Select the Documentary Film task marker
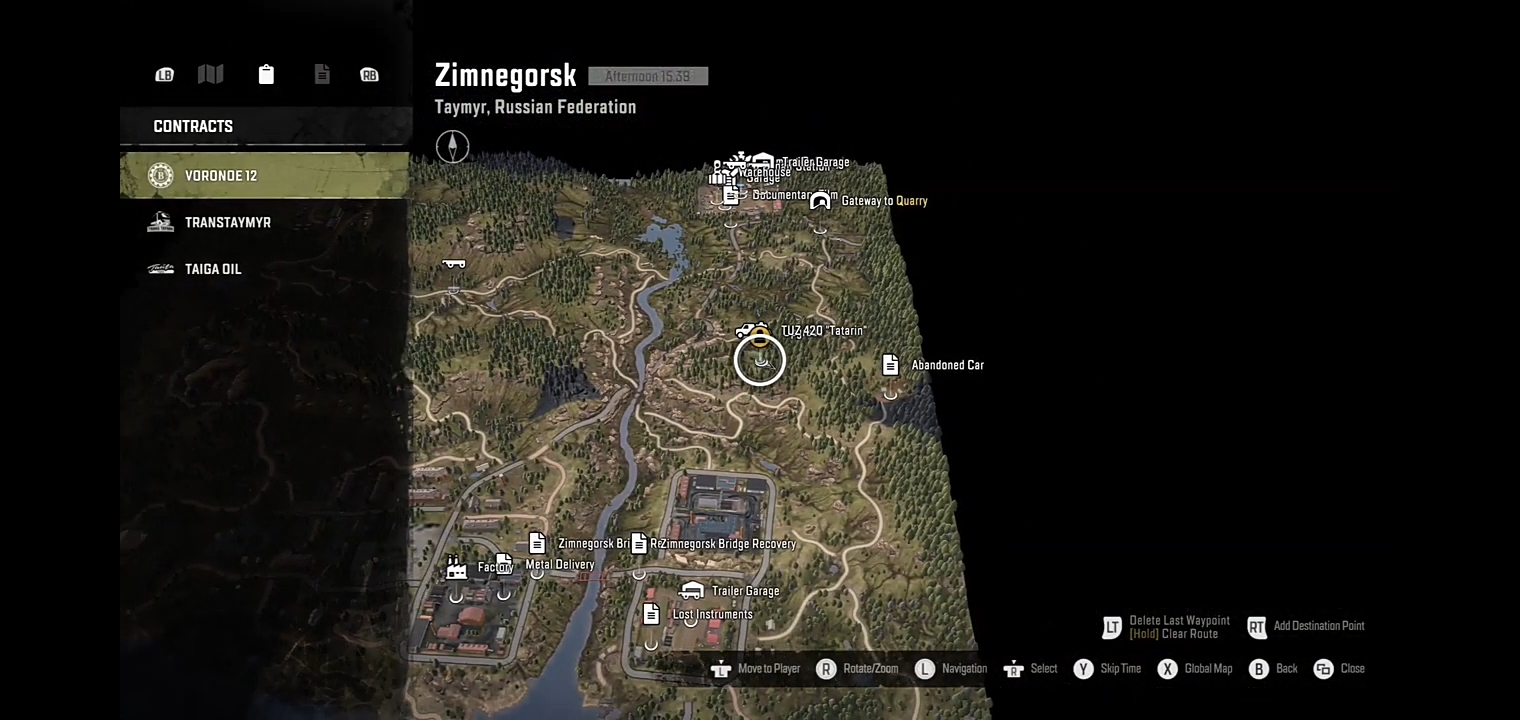Screen dimensions: 1520x720 click(x=731, y=195)
